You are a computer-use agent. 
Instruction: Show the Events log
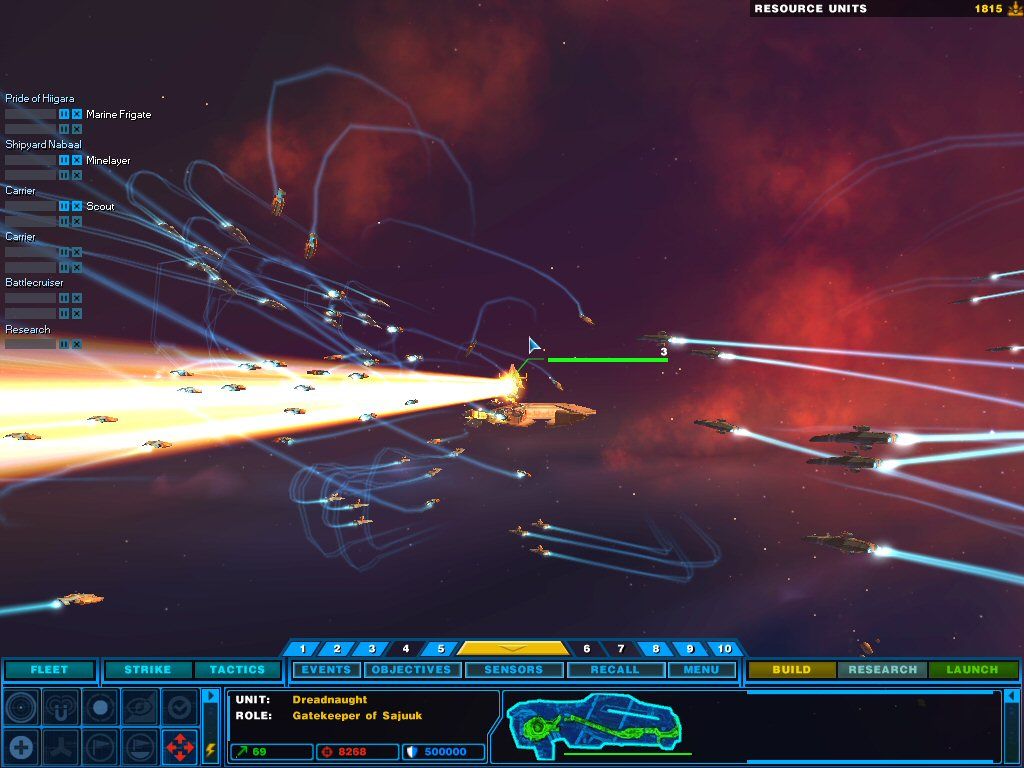(326, 670)
